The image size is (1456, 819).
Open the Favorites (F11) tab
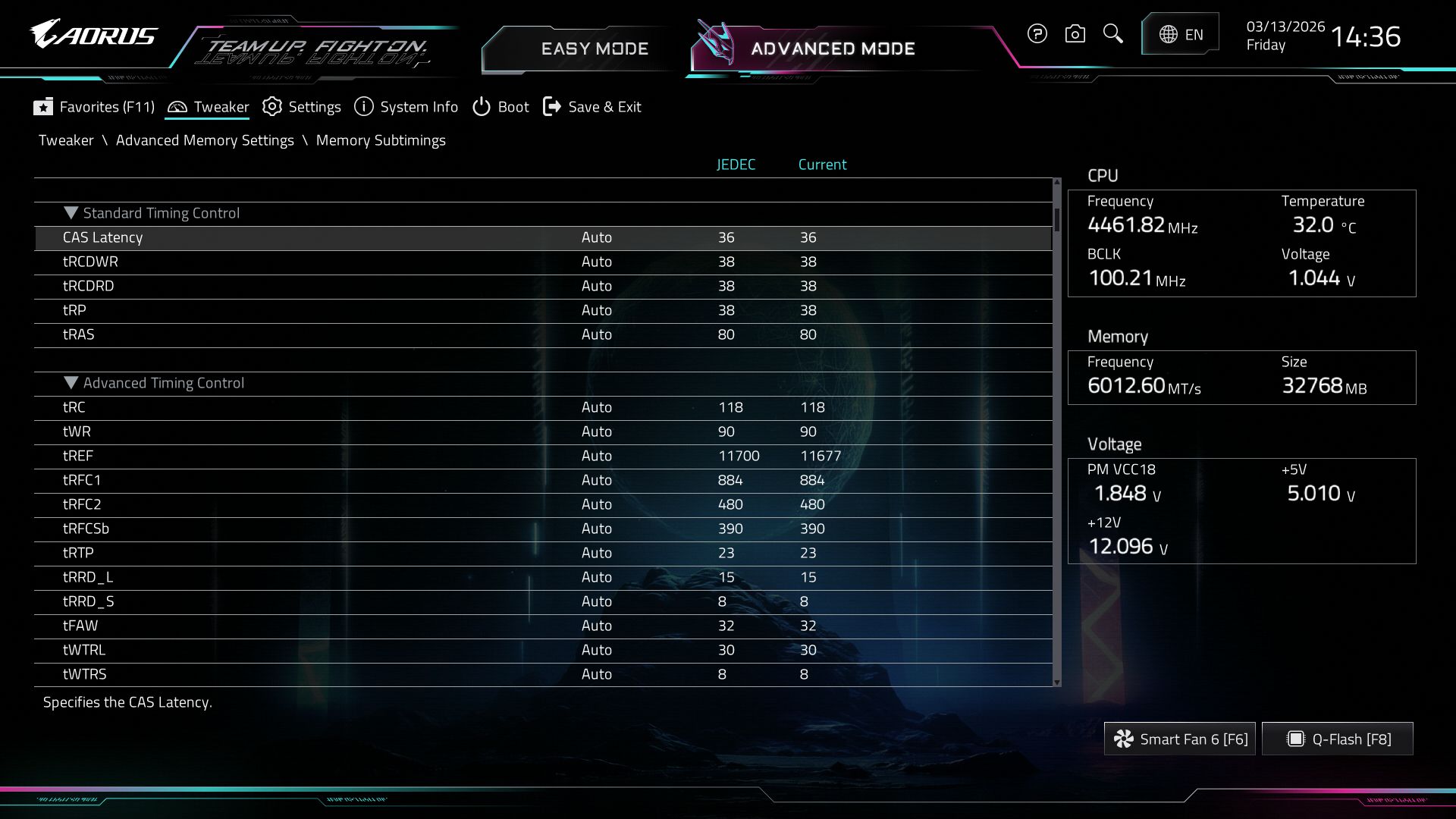point(94,107)
